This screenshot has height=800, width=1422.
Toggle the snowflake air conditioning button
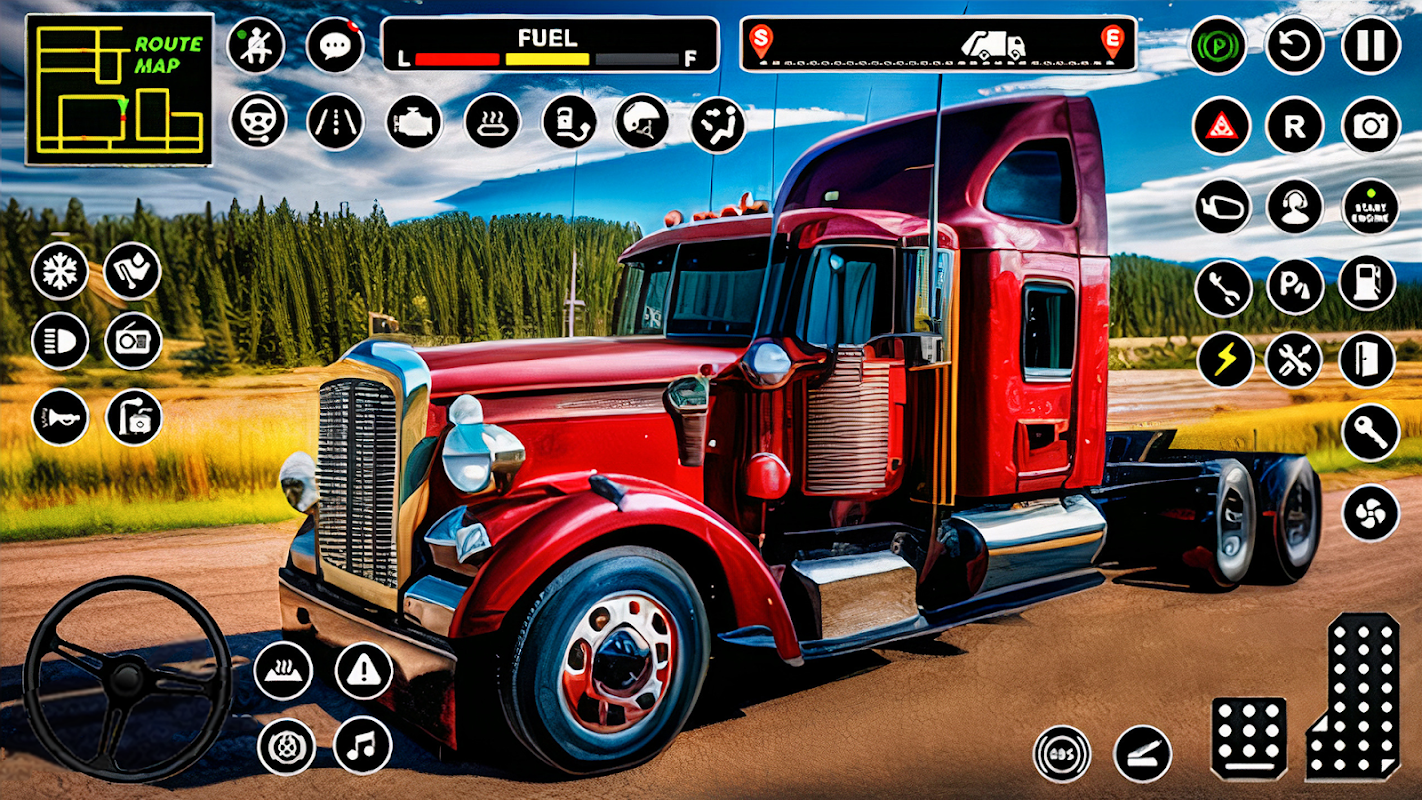pyautogui.click(x=60, y=271)
